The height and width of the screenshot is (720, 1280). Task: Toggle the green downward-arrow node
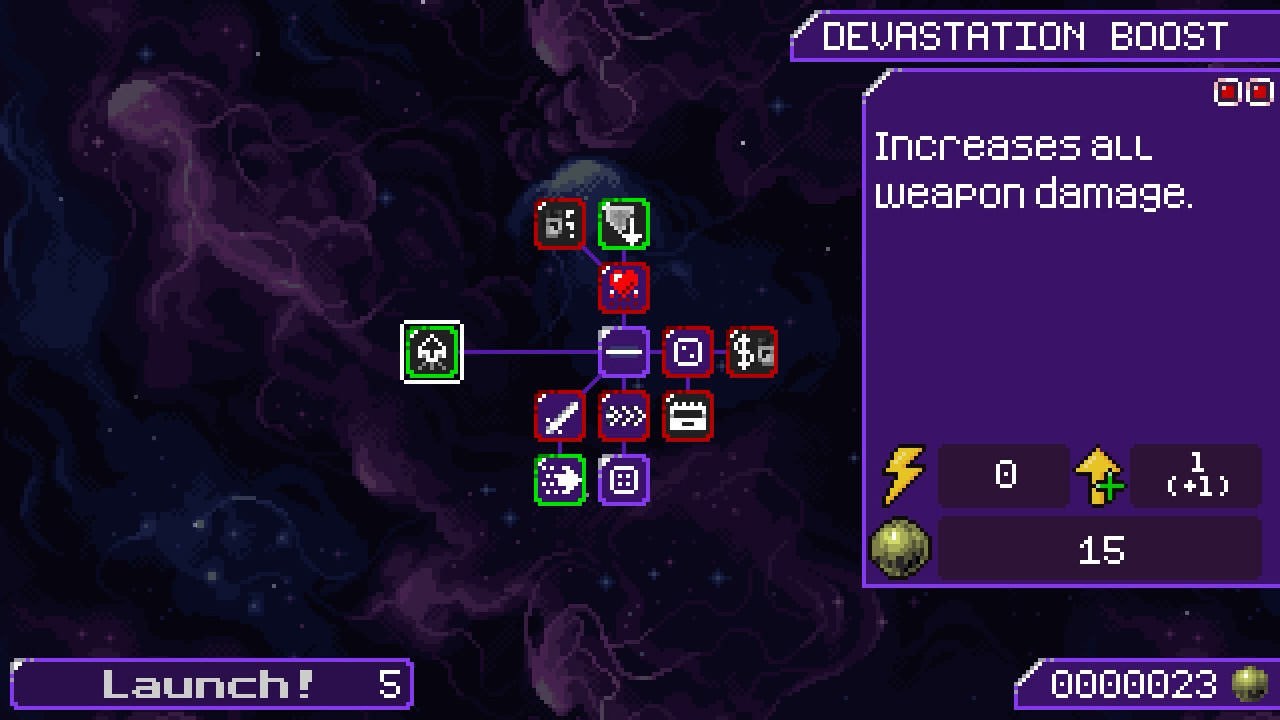coord(624,223)
